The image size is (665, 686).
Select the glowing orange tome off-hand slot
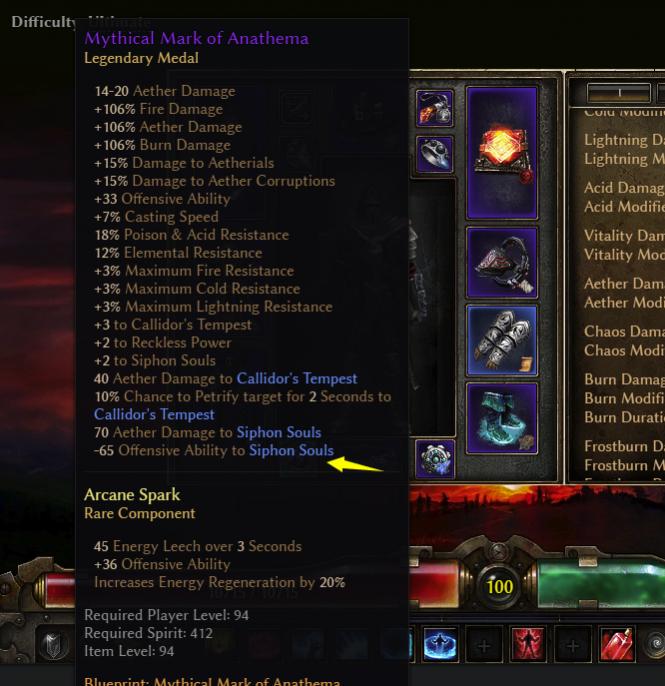click(x=502, y=142)
